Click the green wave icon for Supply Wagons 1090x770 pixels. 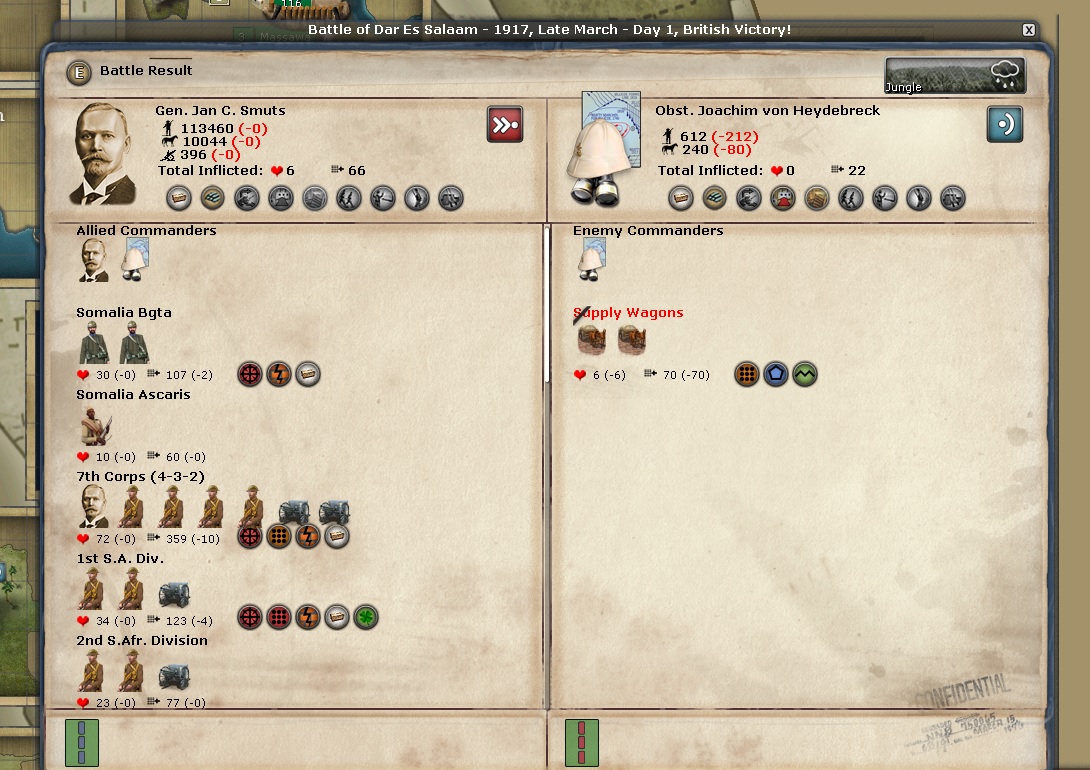805,375
